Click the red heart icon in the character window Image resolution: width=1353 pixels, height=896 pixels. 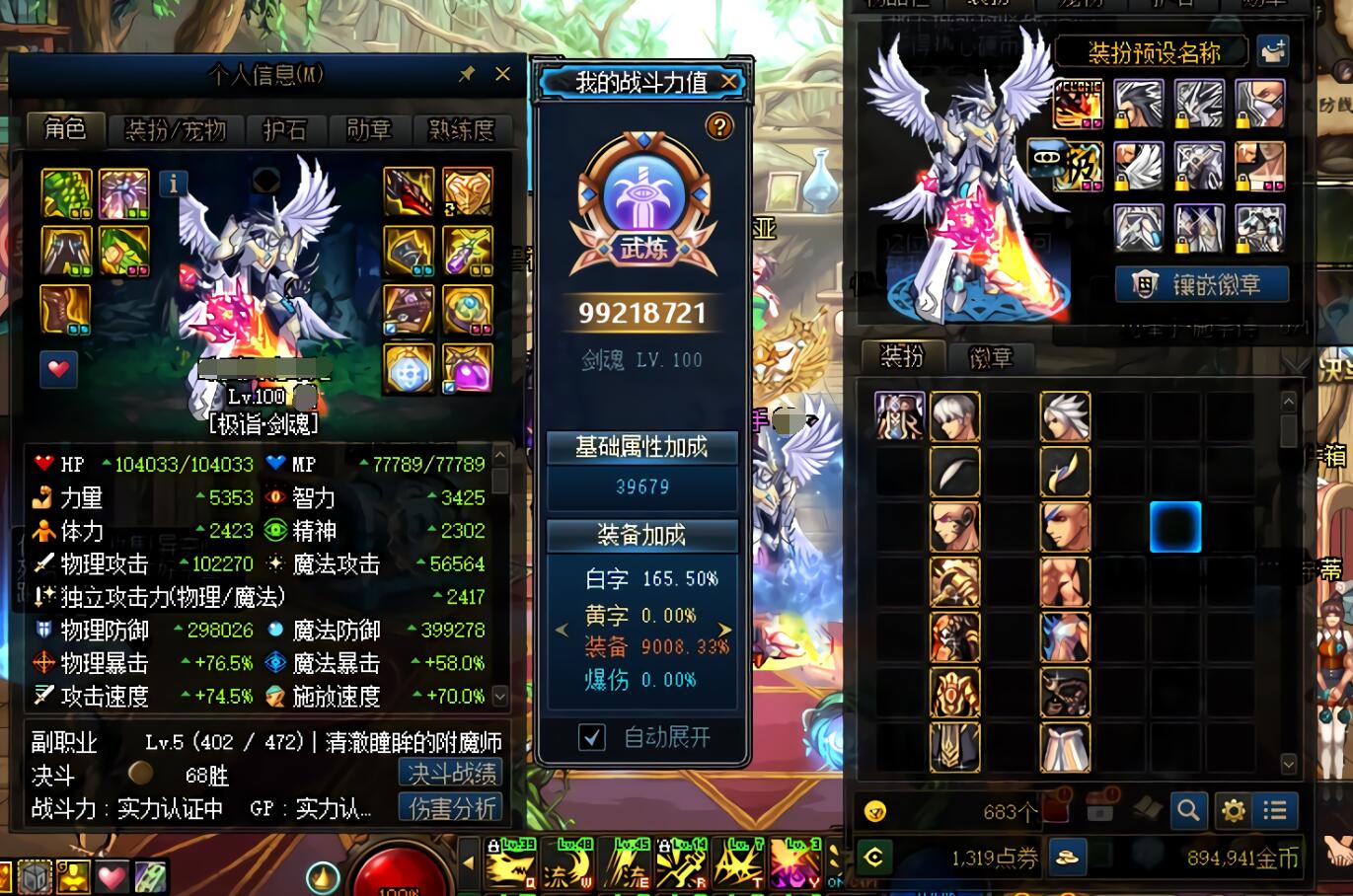[x=58, y=371]
